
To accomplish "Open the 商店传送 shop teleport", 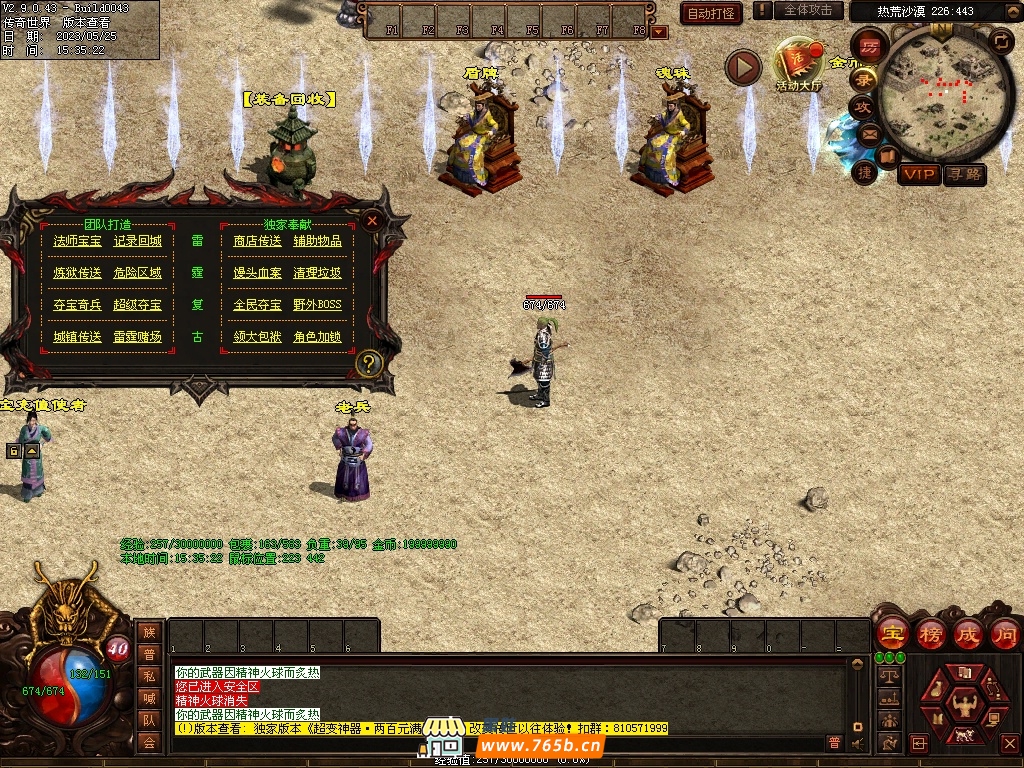I will (257, 241).
